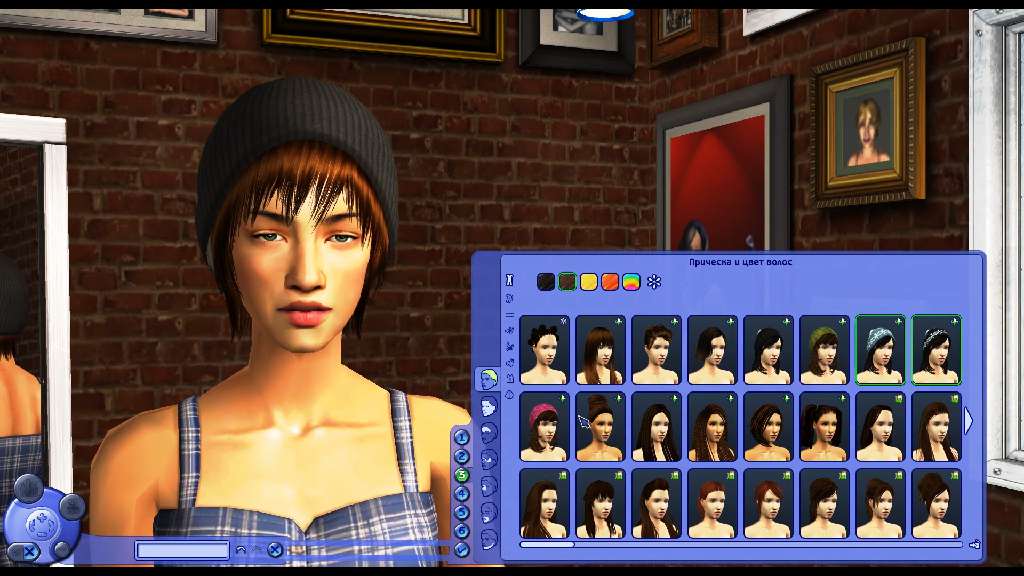This screenshot has width=1024, height=576.
Task: Open the hair category tab with yellow-haired head
Action: pos(488,378)
